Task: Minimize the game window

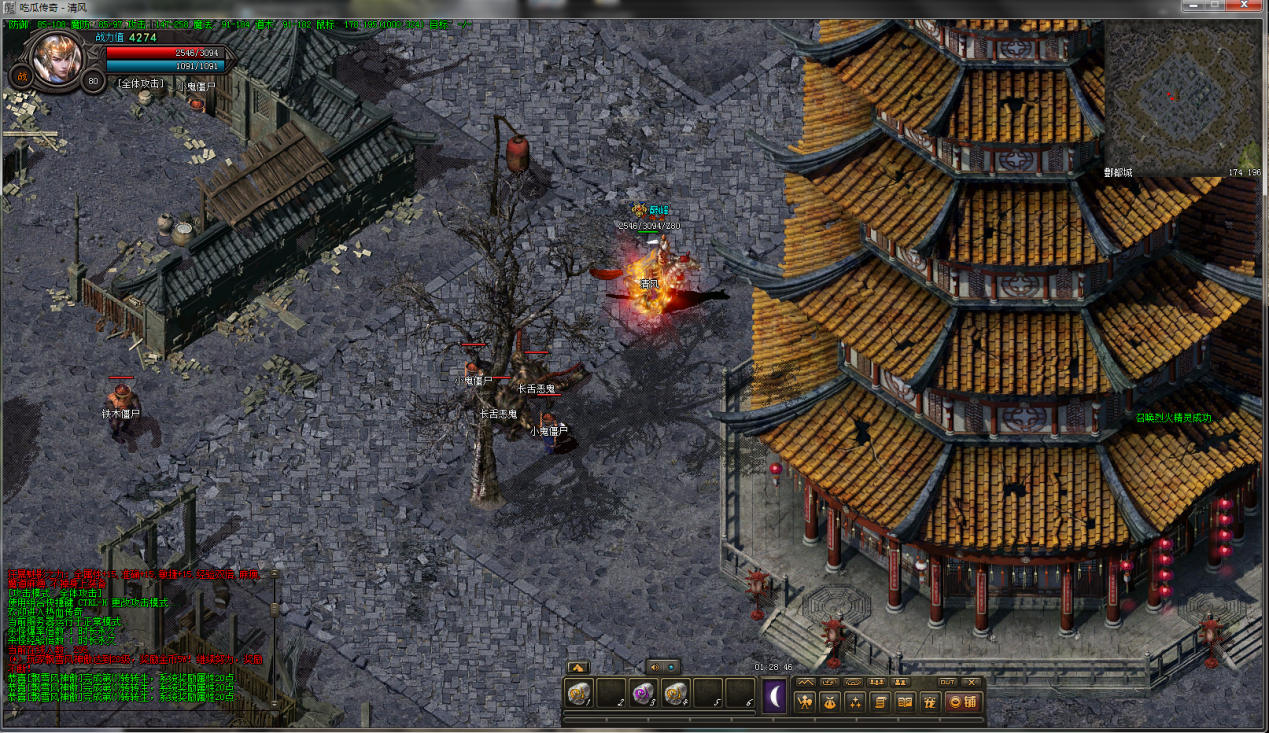Action: tap(1191, 6)
